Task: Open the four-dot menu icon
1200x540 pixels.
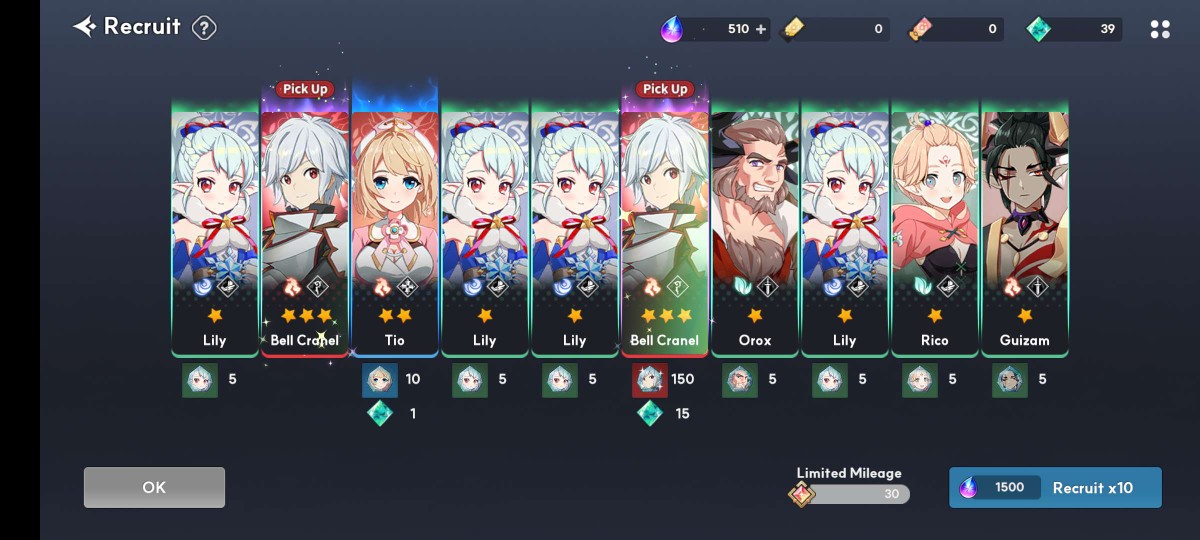Action: tap(1160, 29)
